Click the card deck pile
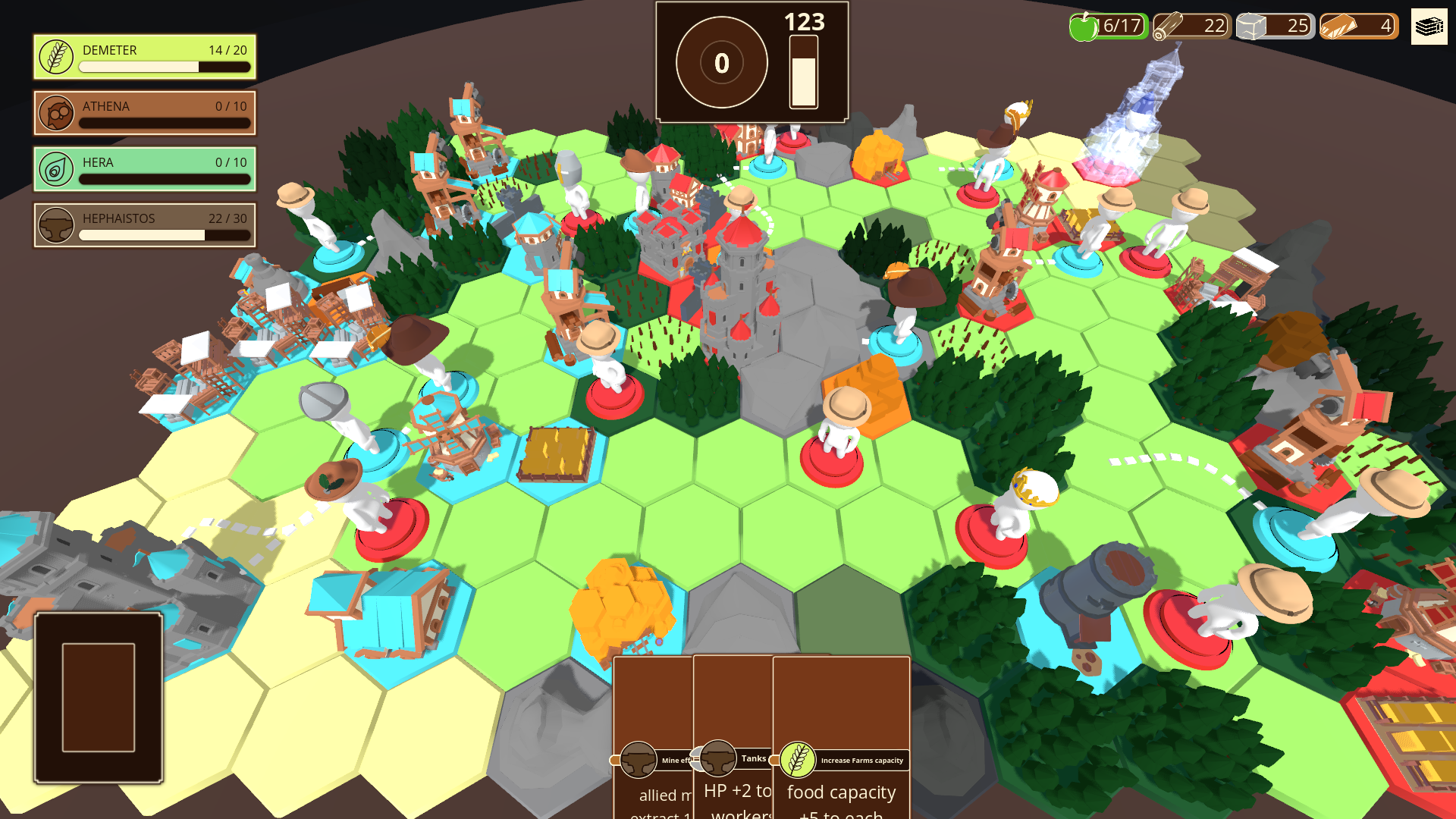Viewport: 1456px width, 819px height. [x=99, y=697]
